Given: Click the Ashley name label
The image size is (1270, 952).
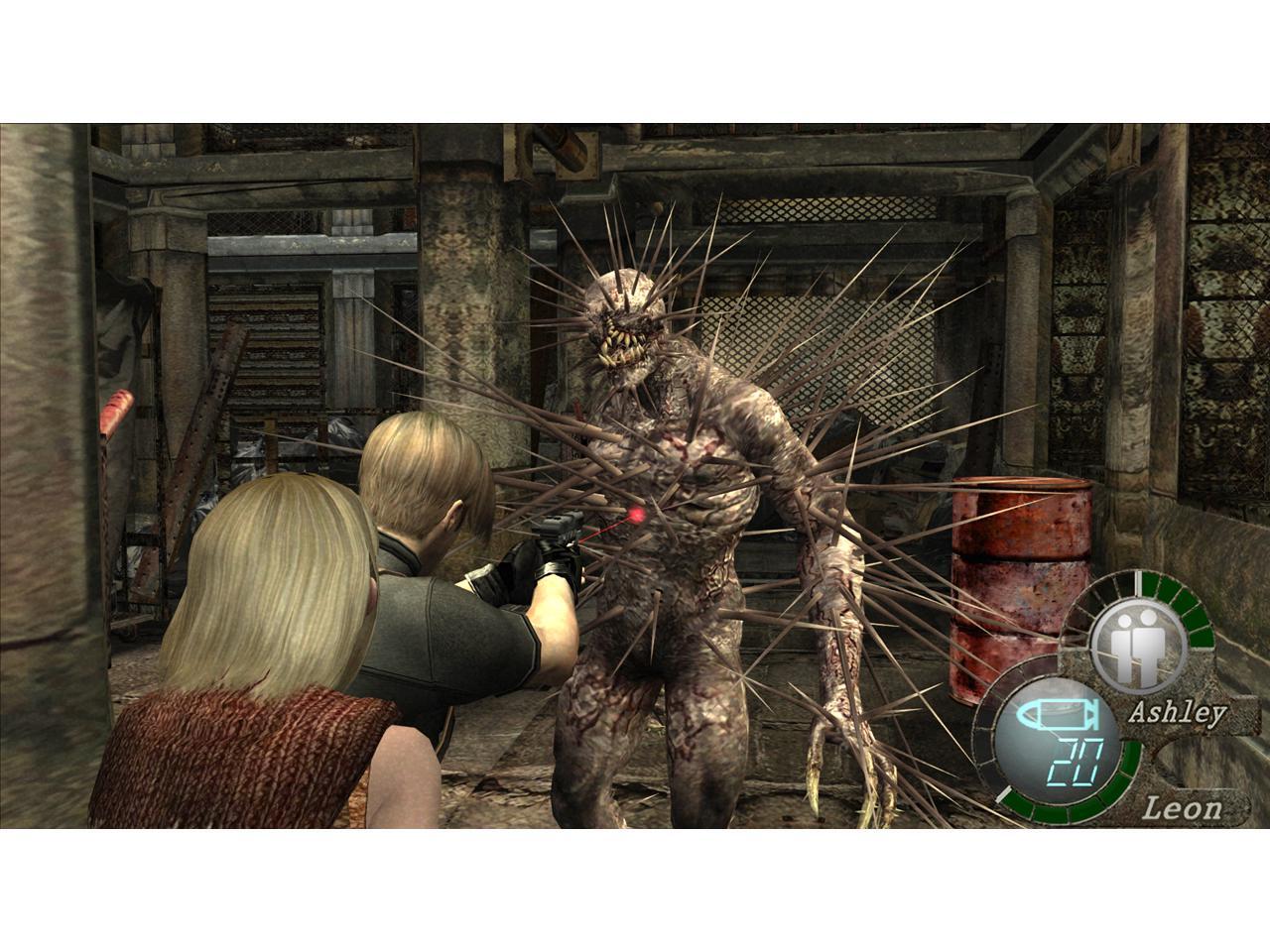Looking at the screenshot, I should [x=1178, y=713].
